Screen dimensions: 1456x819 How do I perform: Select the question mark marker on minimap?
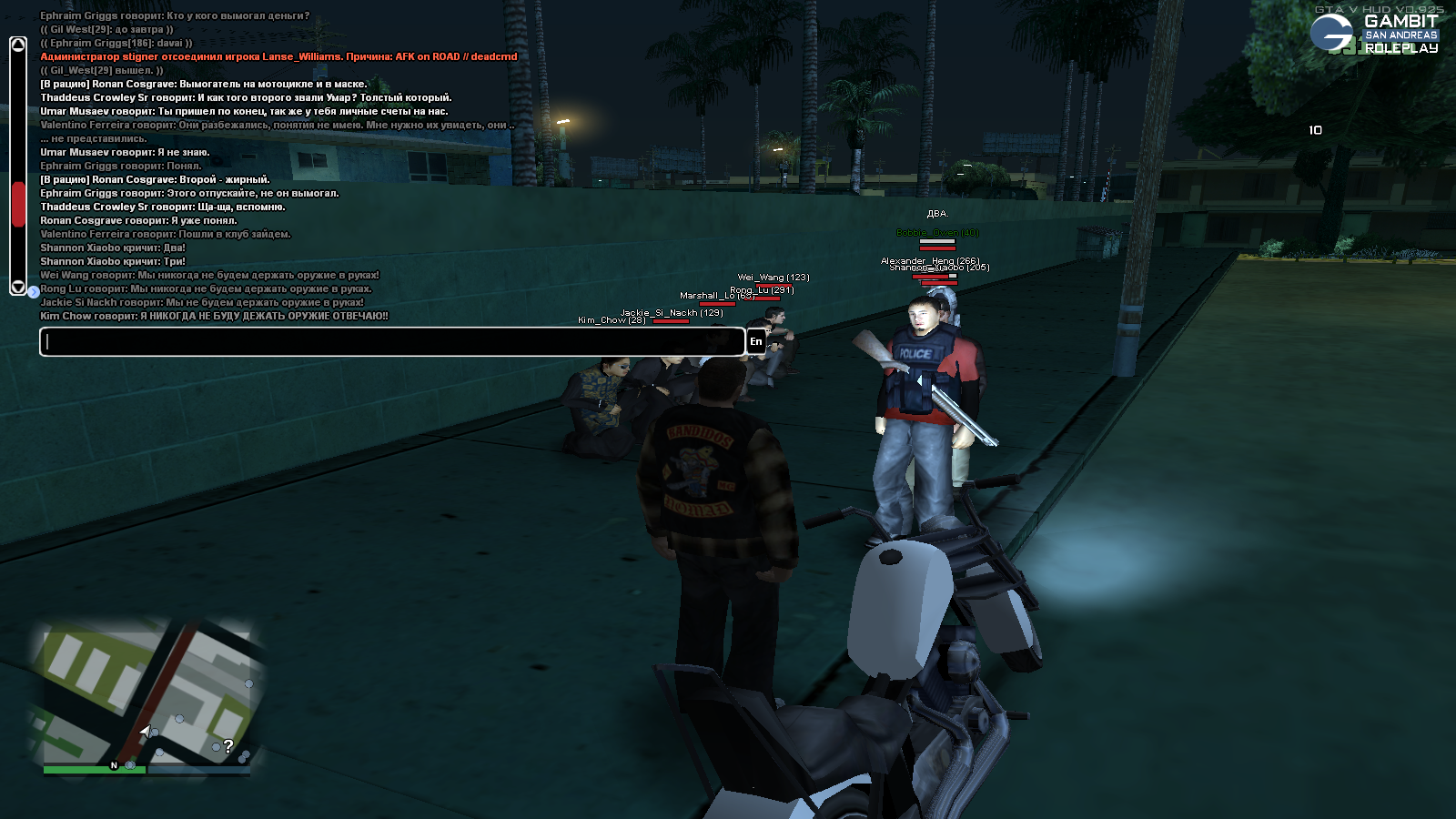(227, 746)
